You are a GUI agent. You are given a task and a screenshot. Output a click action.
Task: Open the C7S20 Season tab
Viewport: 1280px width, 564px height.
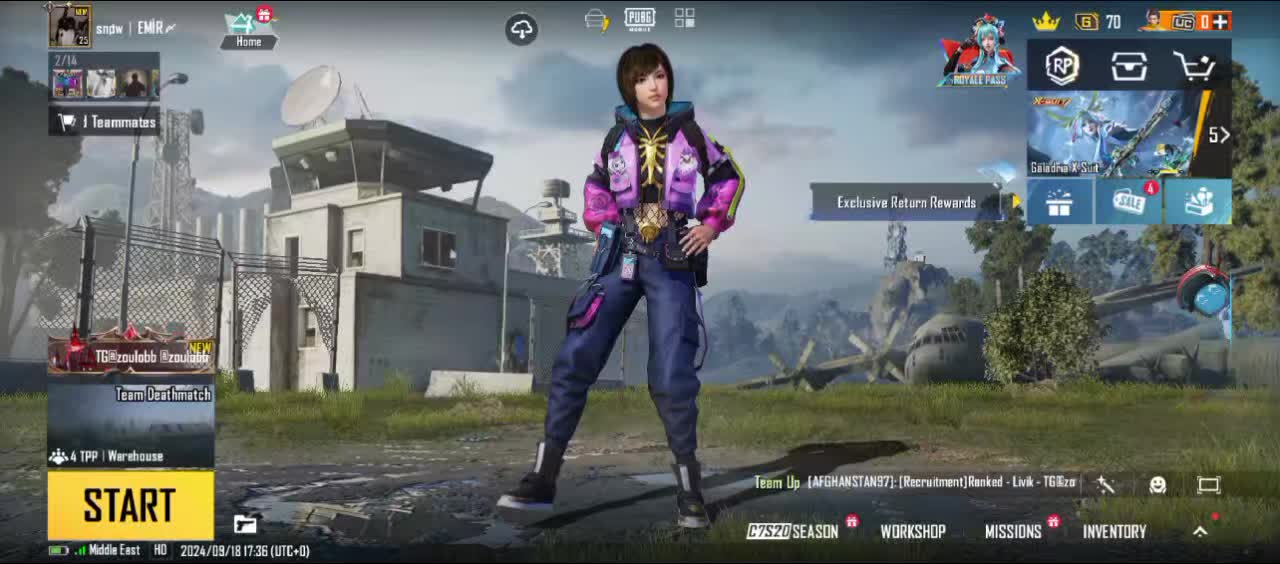(x=793, y=532)
